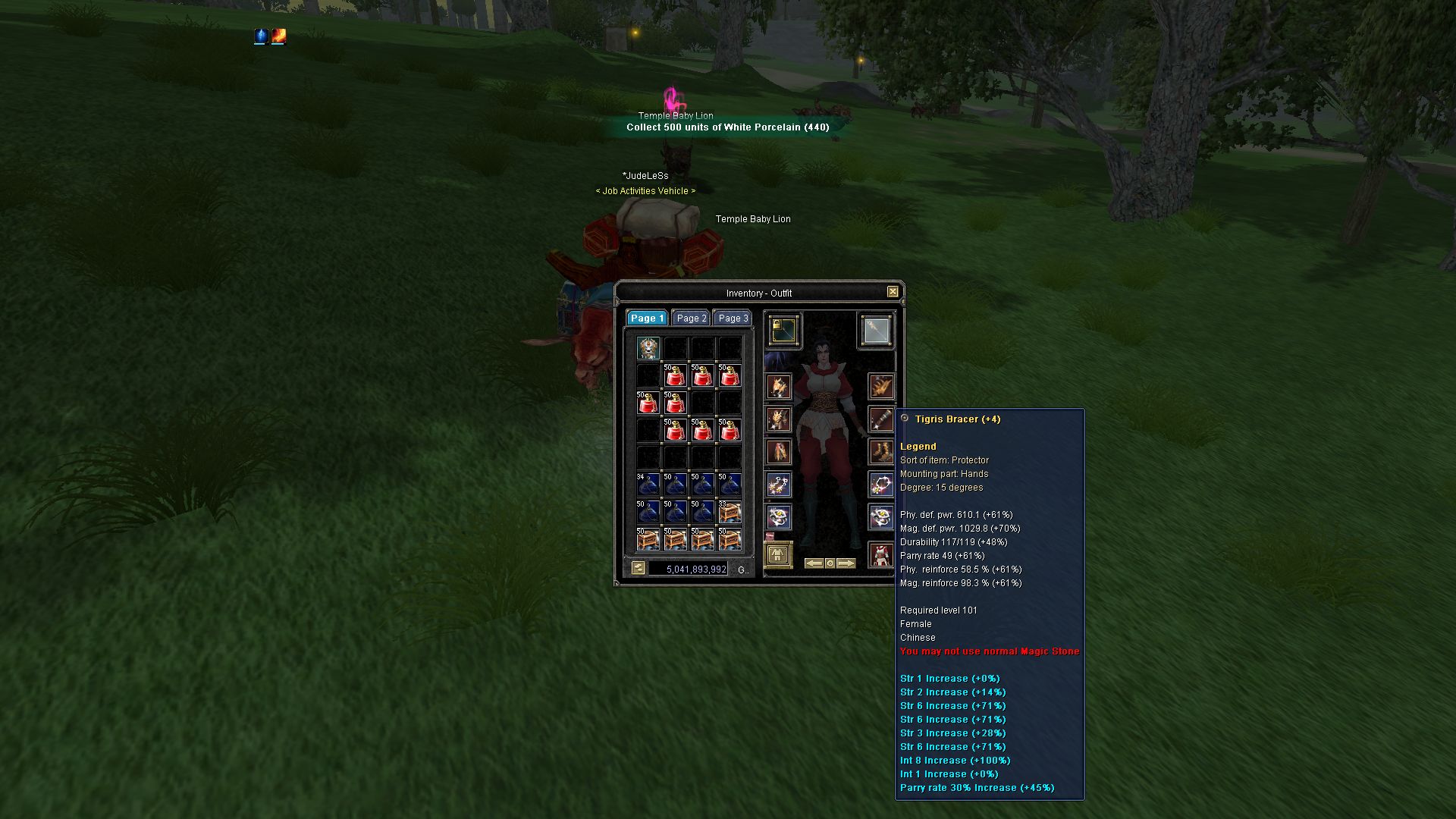1456x819 pixels.
Task: Open inventory Page 3 tab
Action: (x=733, y=318)
